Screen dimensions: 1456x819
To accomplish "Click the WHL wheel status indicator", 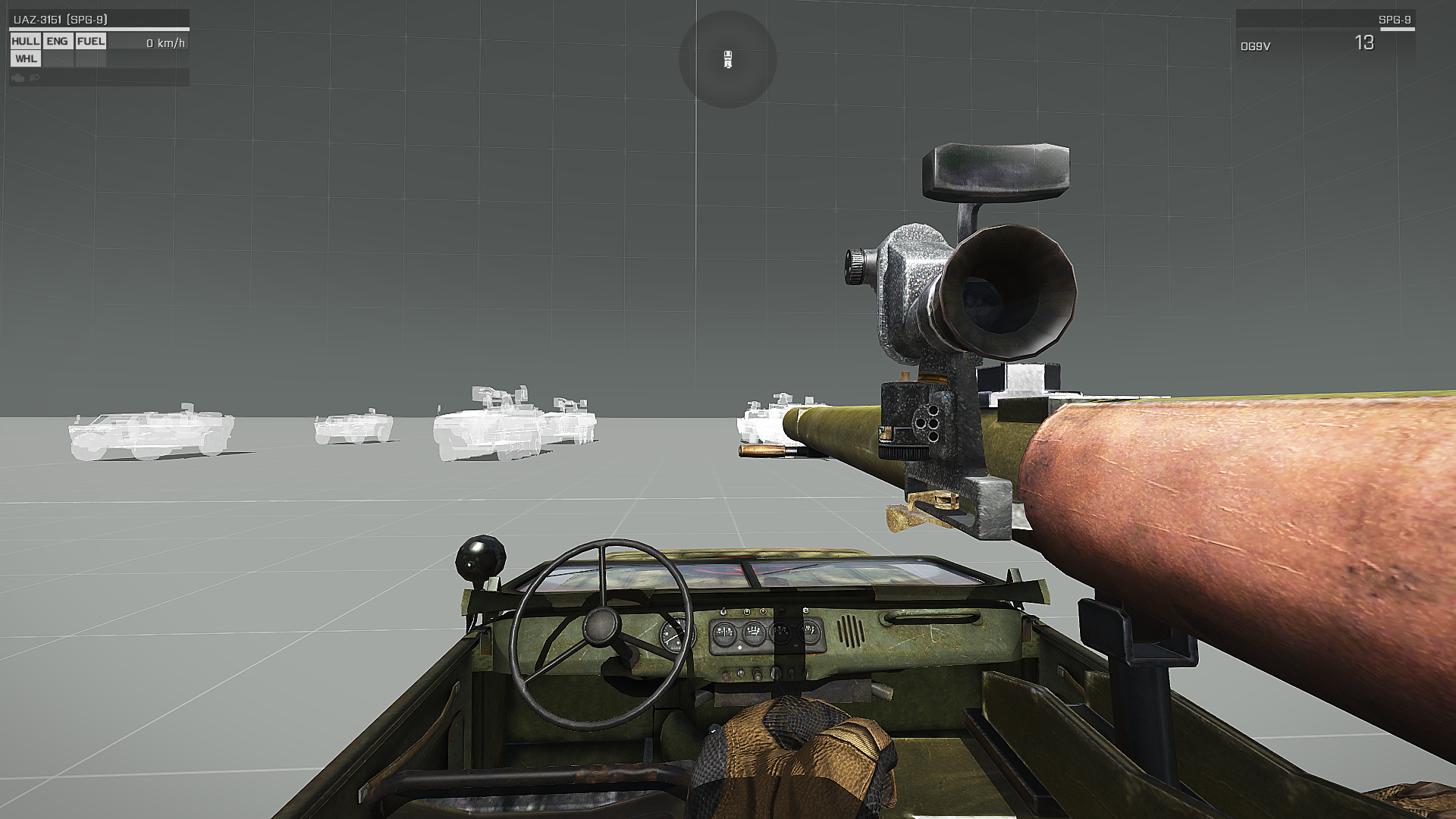I will 26,59.
